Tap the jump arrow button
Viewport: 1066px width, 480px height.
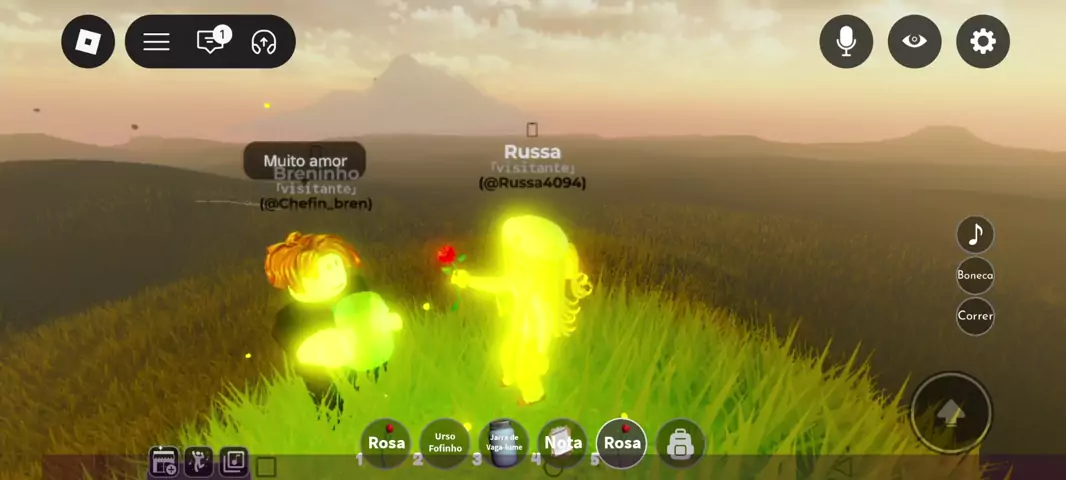[x=951, y=412]
